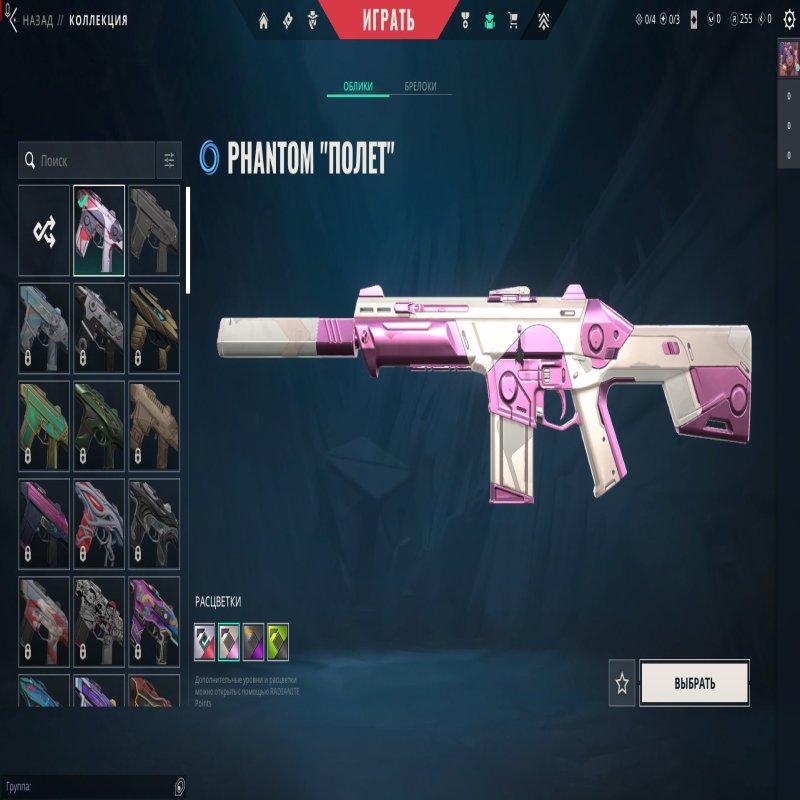Open the store cart icon
Image resolution: width=800 pixels, height=800 pixels.
[x=513, y=19]
